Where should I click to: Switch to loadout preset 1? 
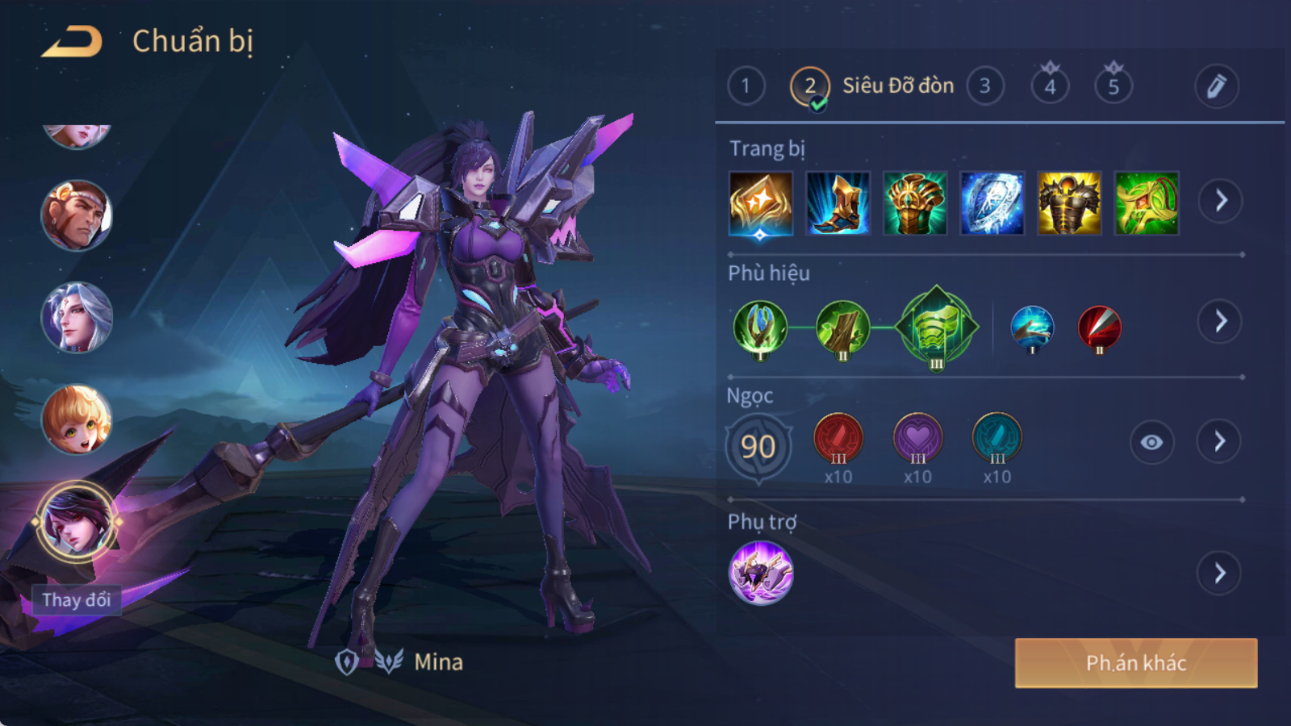[745, 86]
